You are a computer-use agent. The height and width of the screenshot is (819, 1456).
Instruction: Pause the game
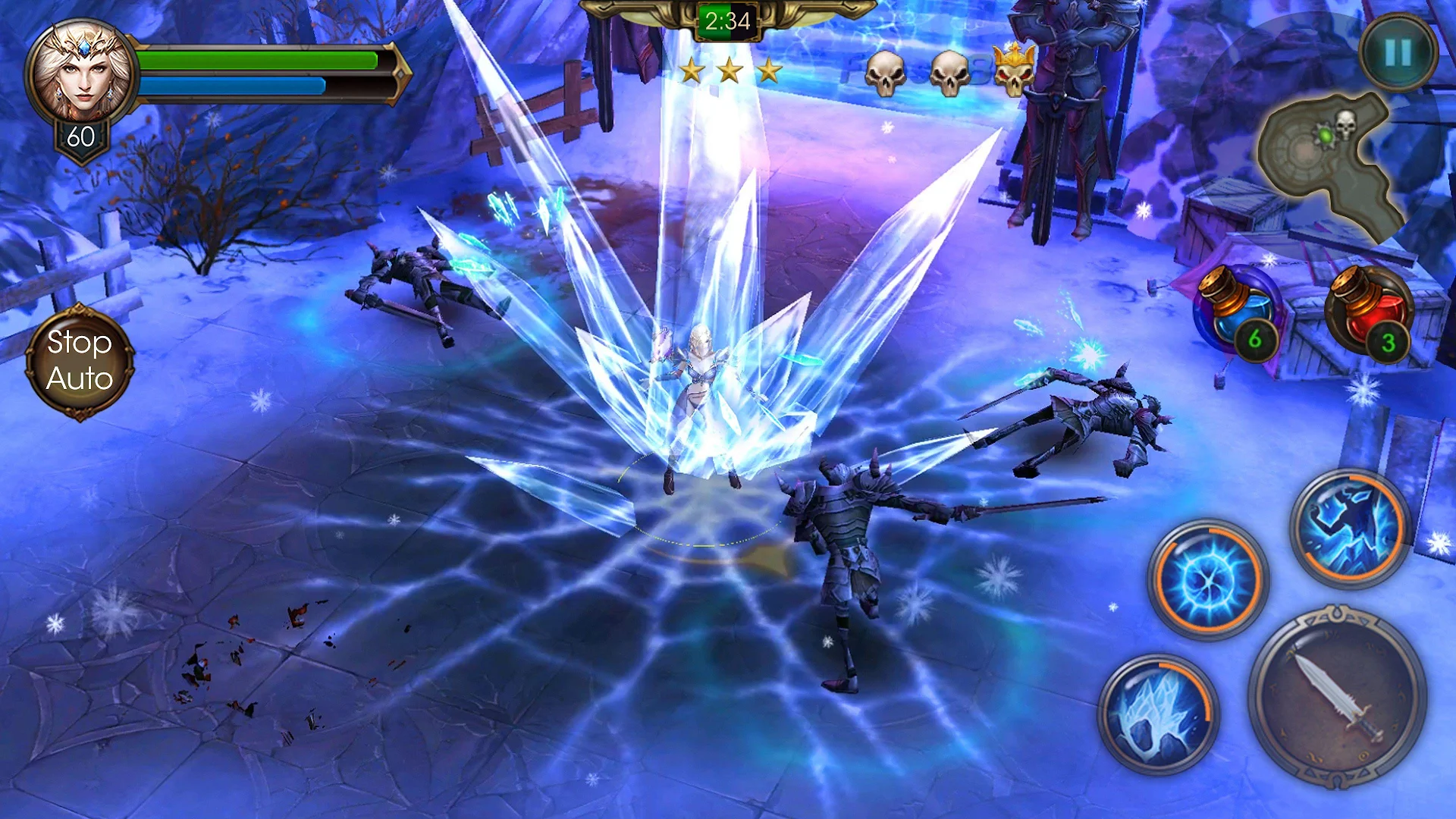(x=1398, y=52)
